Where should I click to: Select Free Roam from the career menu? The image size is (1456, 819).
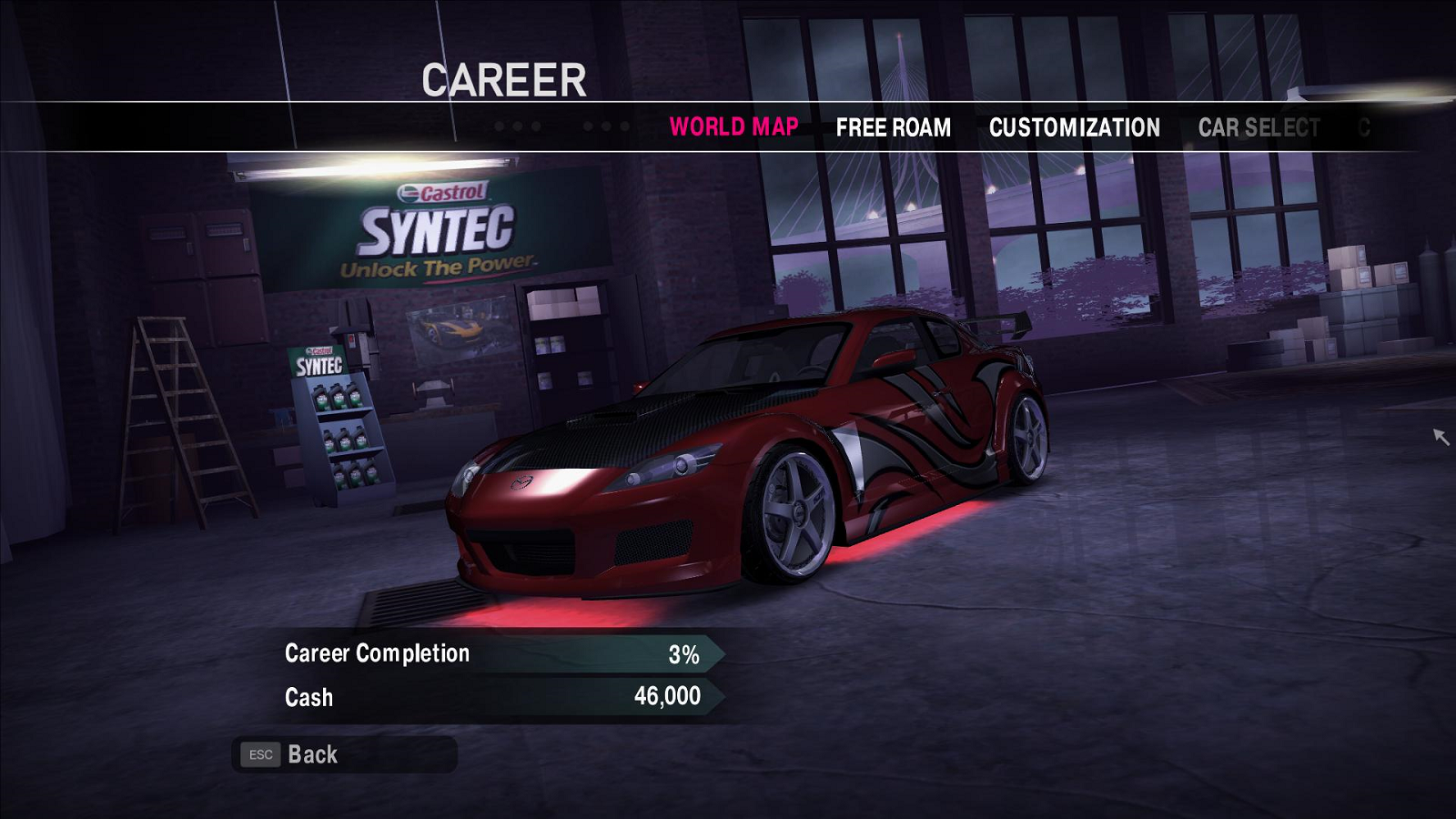(893, 127)
